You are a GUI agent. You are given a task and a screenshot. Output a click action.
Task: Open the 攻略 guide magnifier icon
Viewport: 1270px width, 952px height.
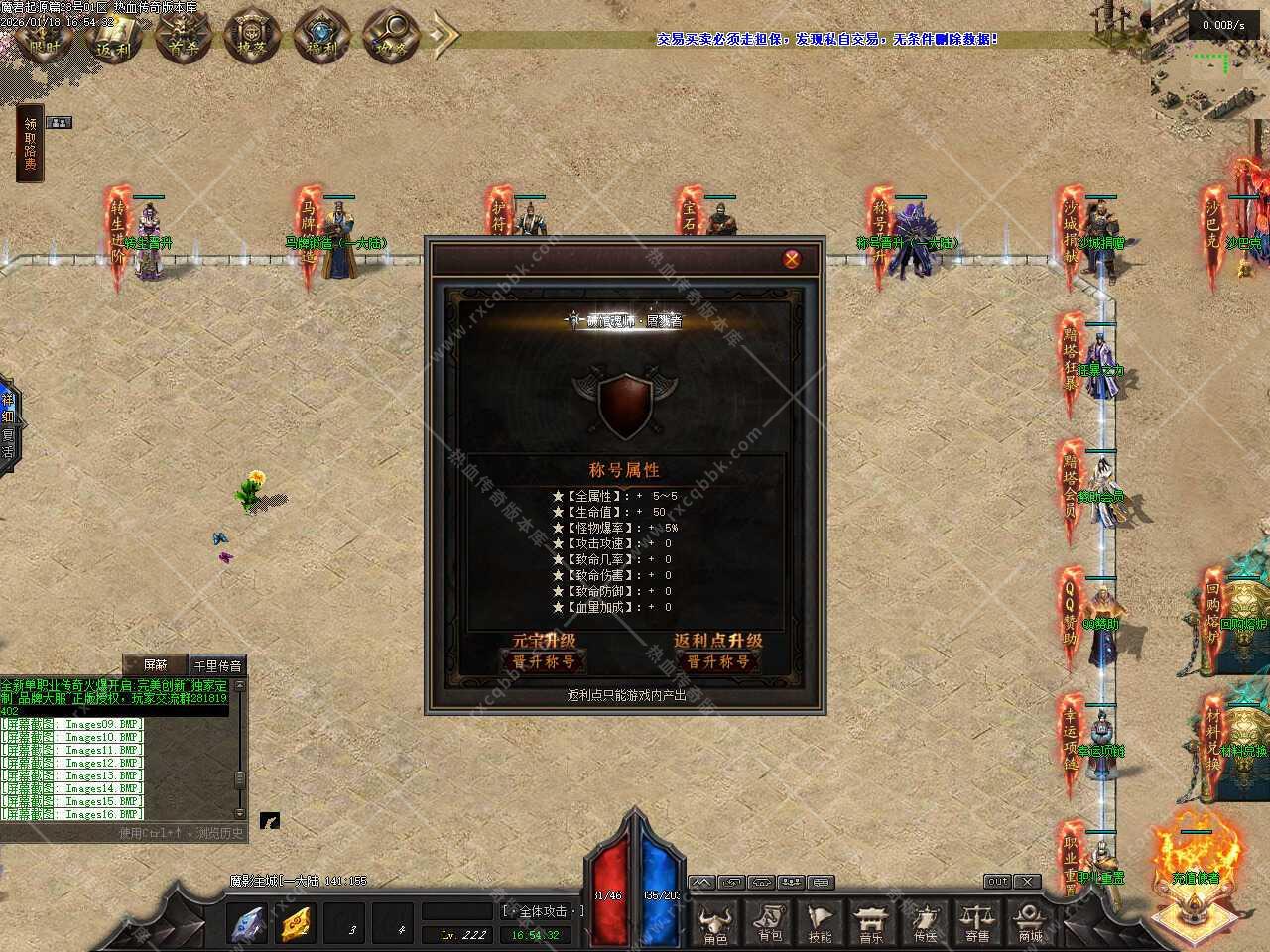pos(390,36)
